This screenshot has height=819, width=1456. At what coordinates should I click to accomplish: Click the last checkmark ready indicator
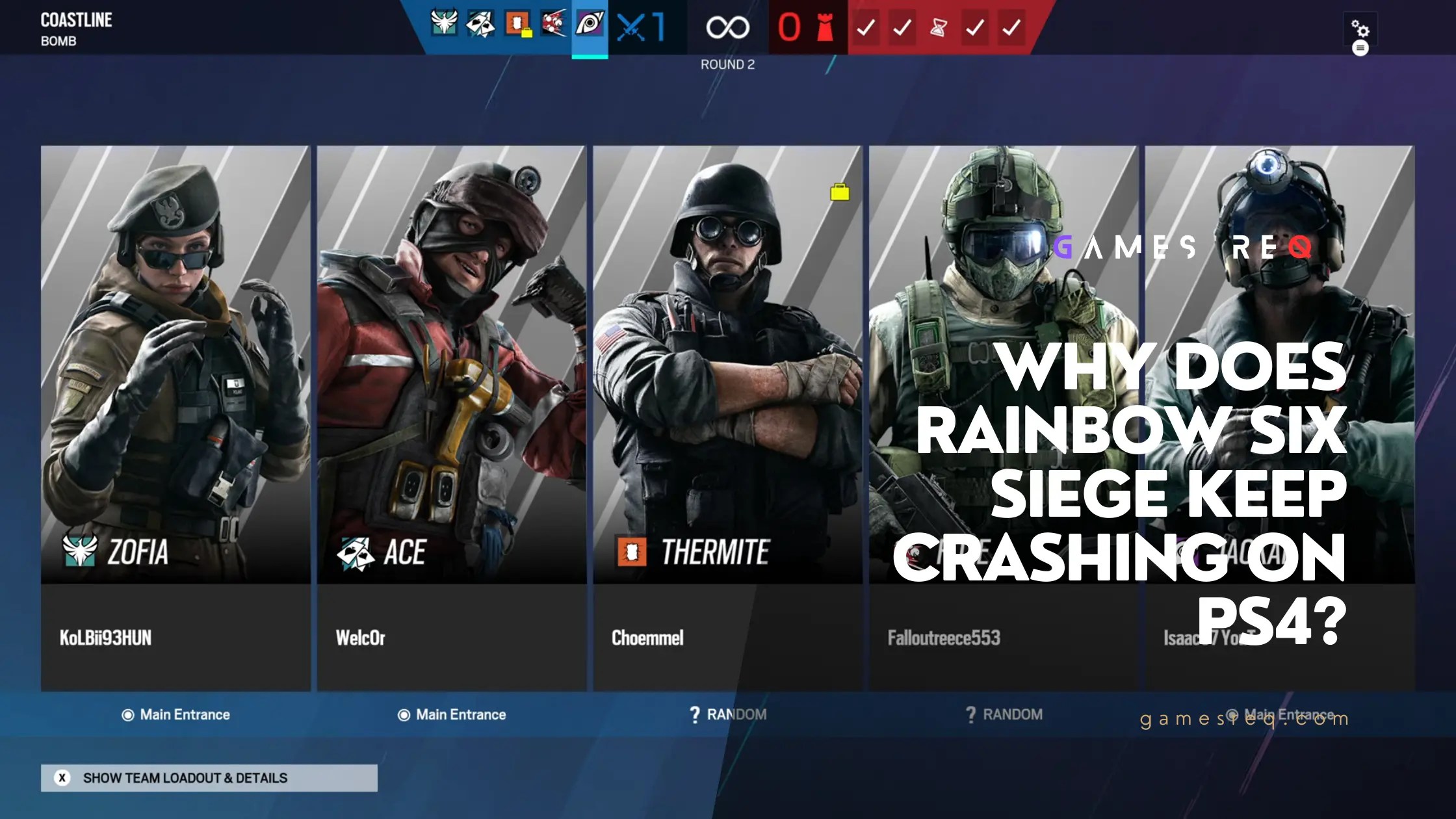[x=1011, y=27]
